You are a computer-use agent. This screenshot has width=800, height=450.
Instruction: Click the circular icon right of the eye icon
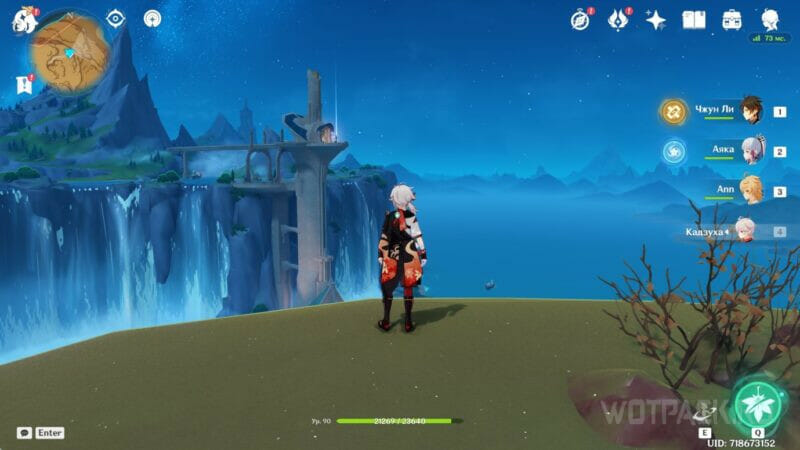point(152,19)
